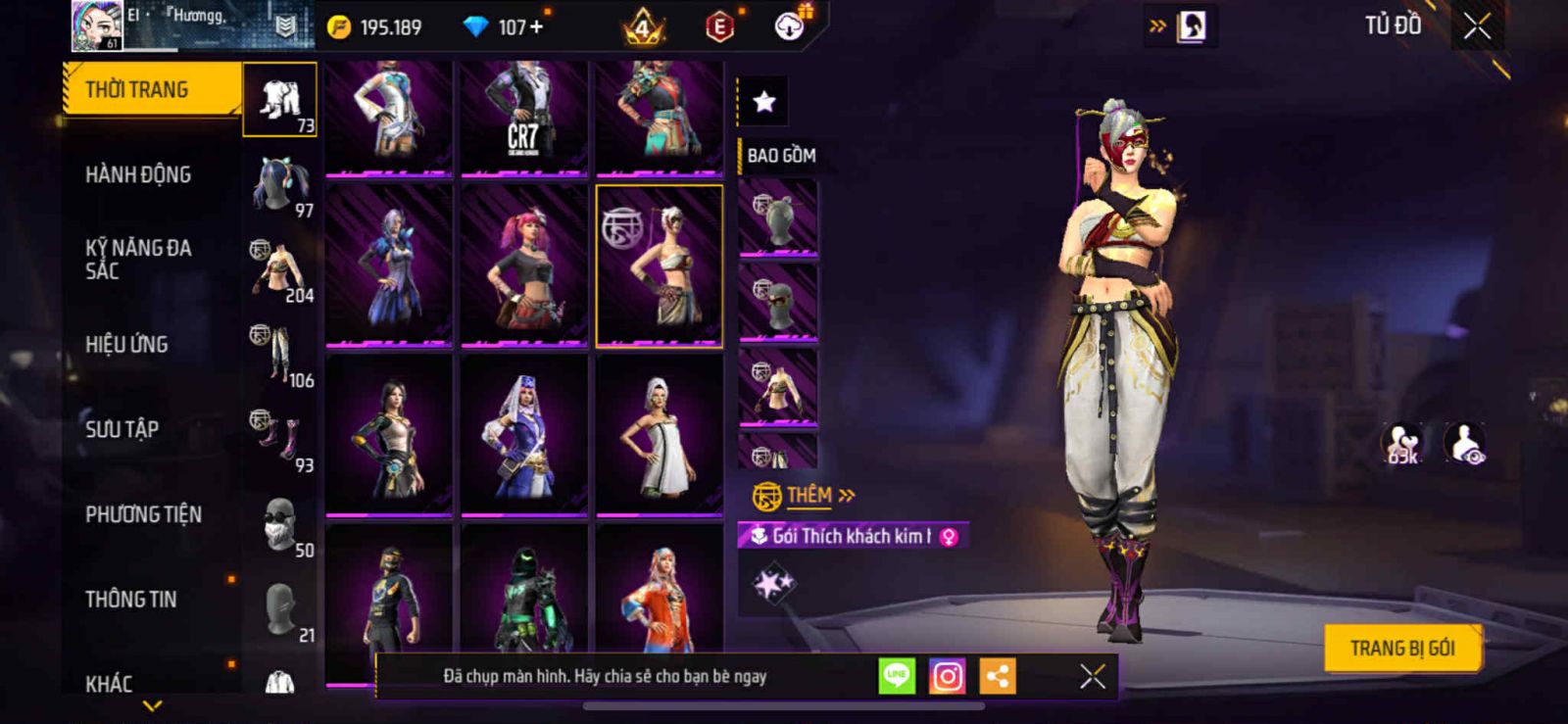This screenshot has width=1568, height=724.
Task: Switch to HÀNH ĐỘNG tab
Action: point(138,174)
